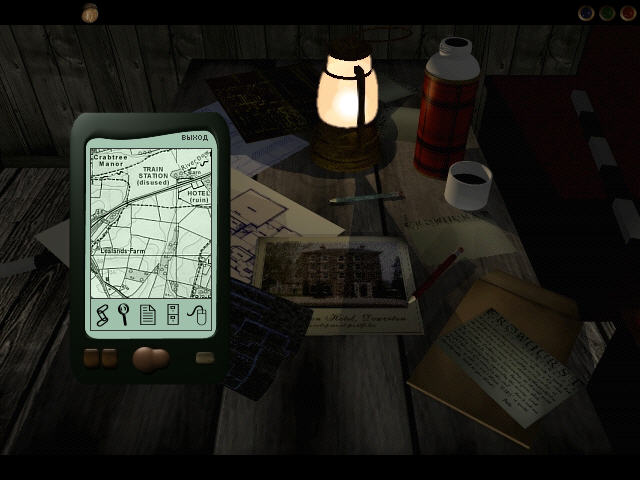Click the green orb in the top bar

[x=607, y=13]
